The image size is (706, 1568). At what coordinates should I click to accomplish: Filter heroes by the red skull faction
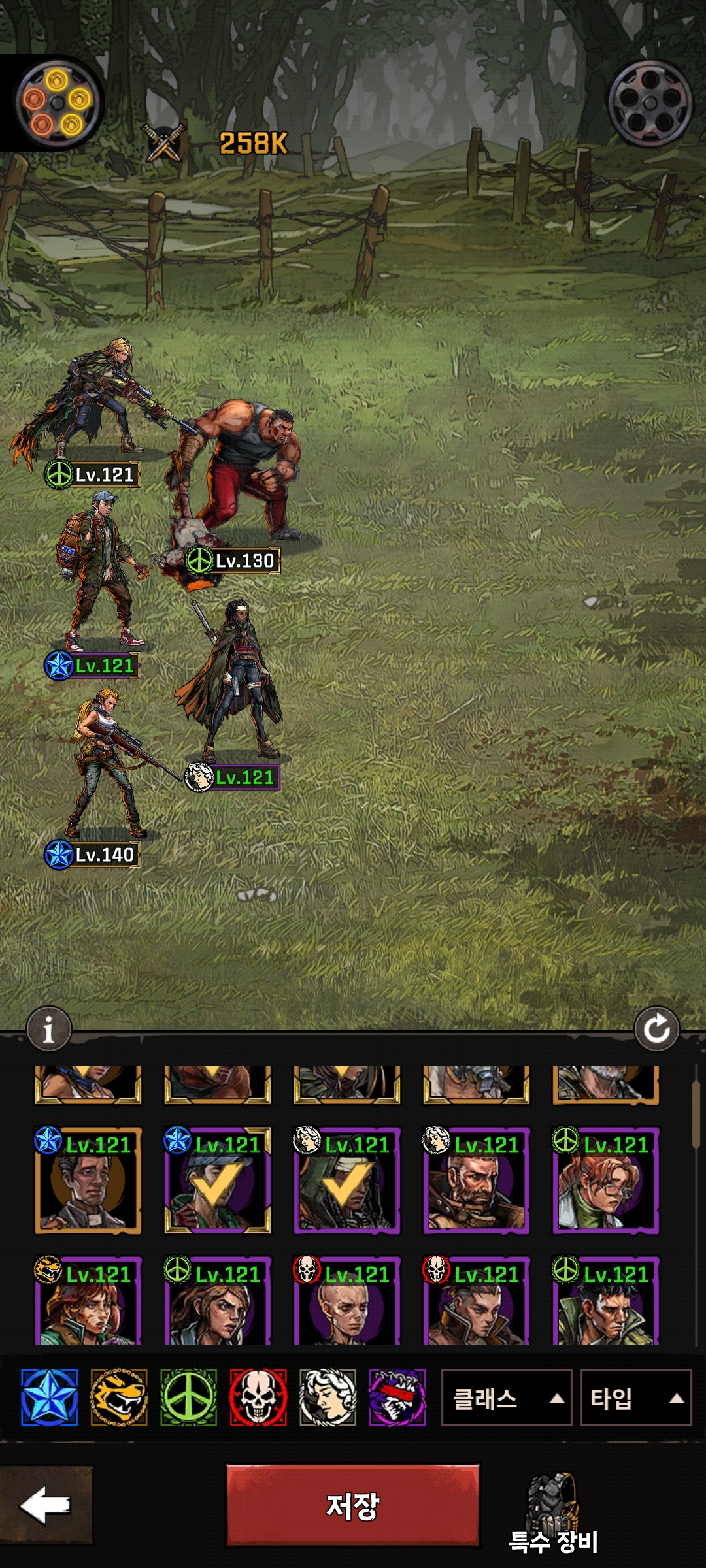[x=258, y=1397]
